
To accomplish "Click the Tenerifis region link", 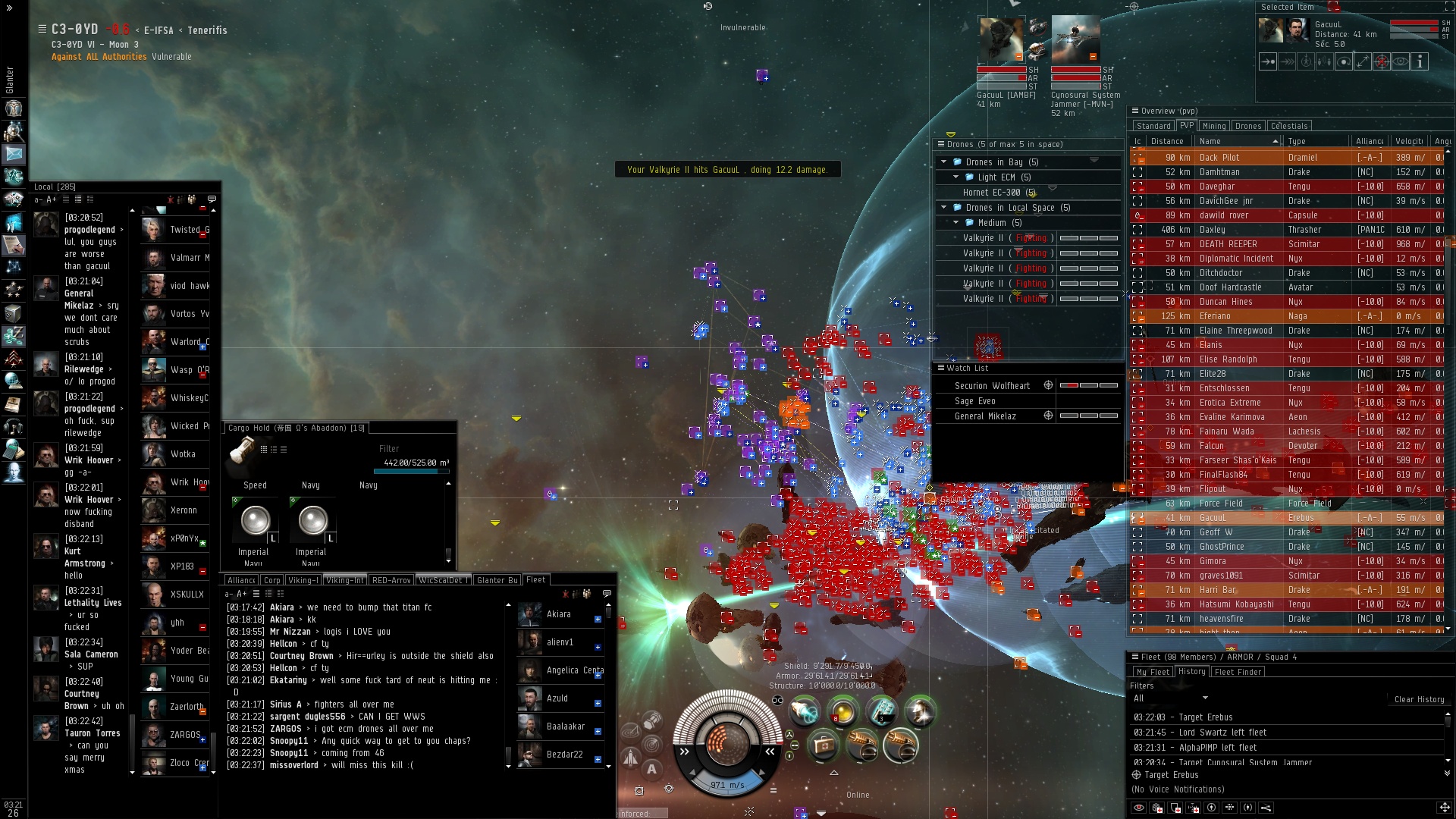I will pos(207,30).
